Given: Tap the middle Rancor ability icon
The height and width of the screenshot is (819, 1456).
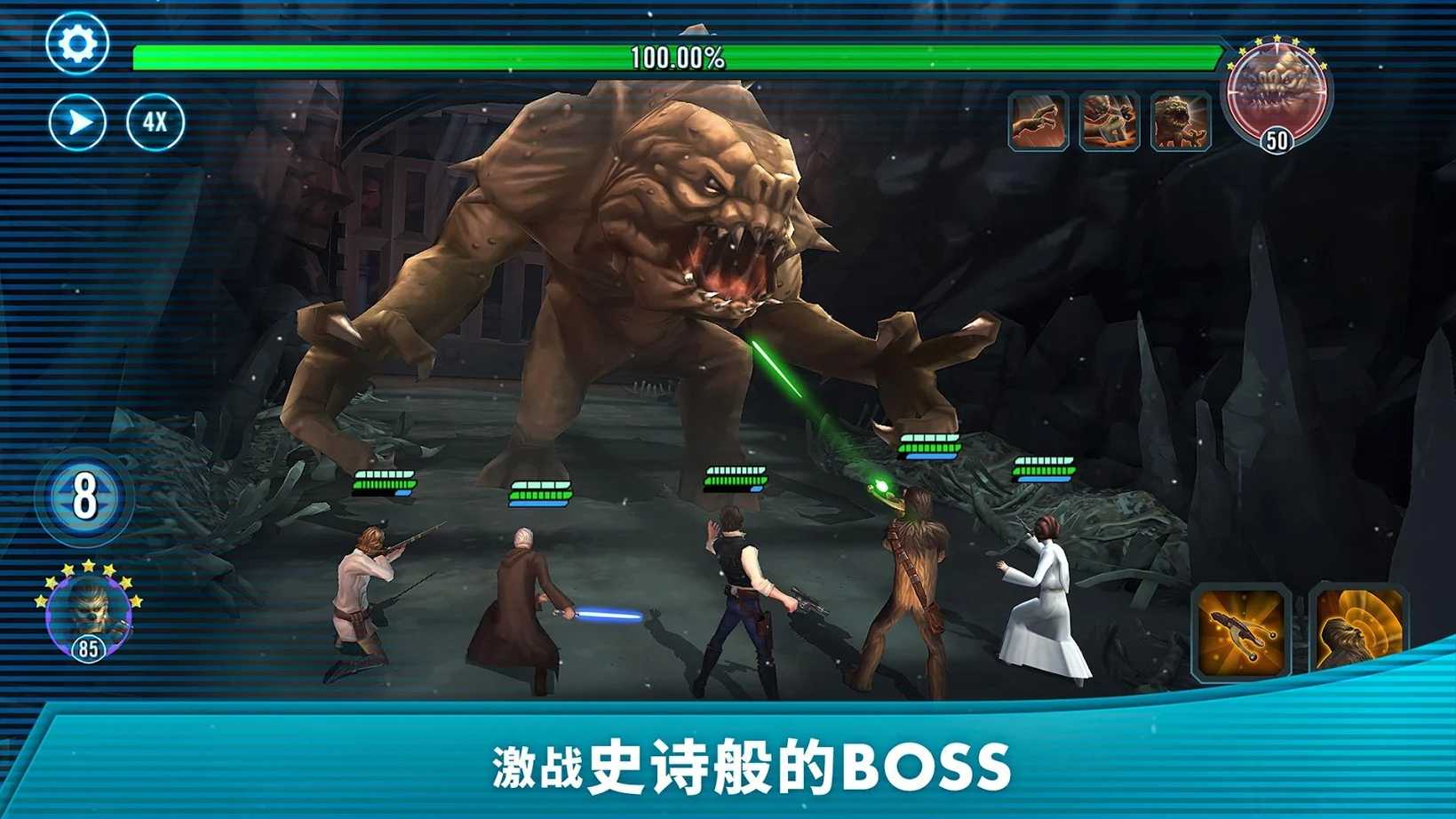Looking at the screenshot, I should [1110, 117].
